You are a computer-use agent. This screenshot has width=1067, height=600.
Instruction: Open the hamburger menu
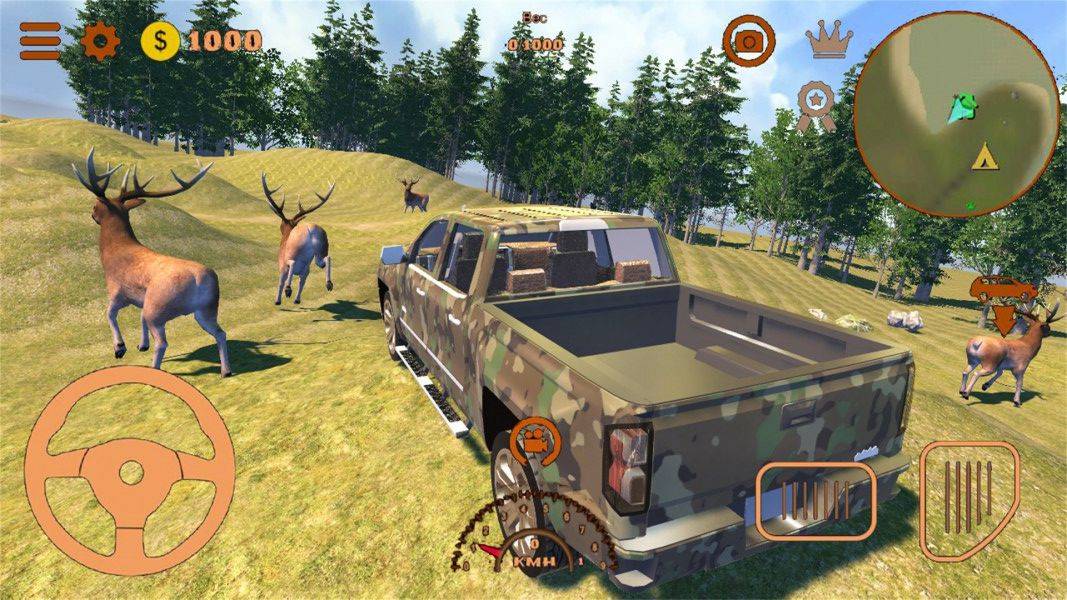click(40, 41)
